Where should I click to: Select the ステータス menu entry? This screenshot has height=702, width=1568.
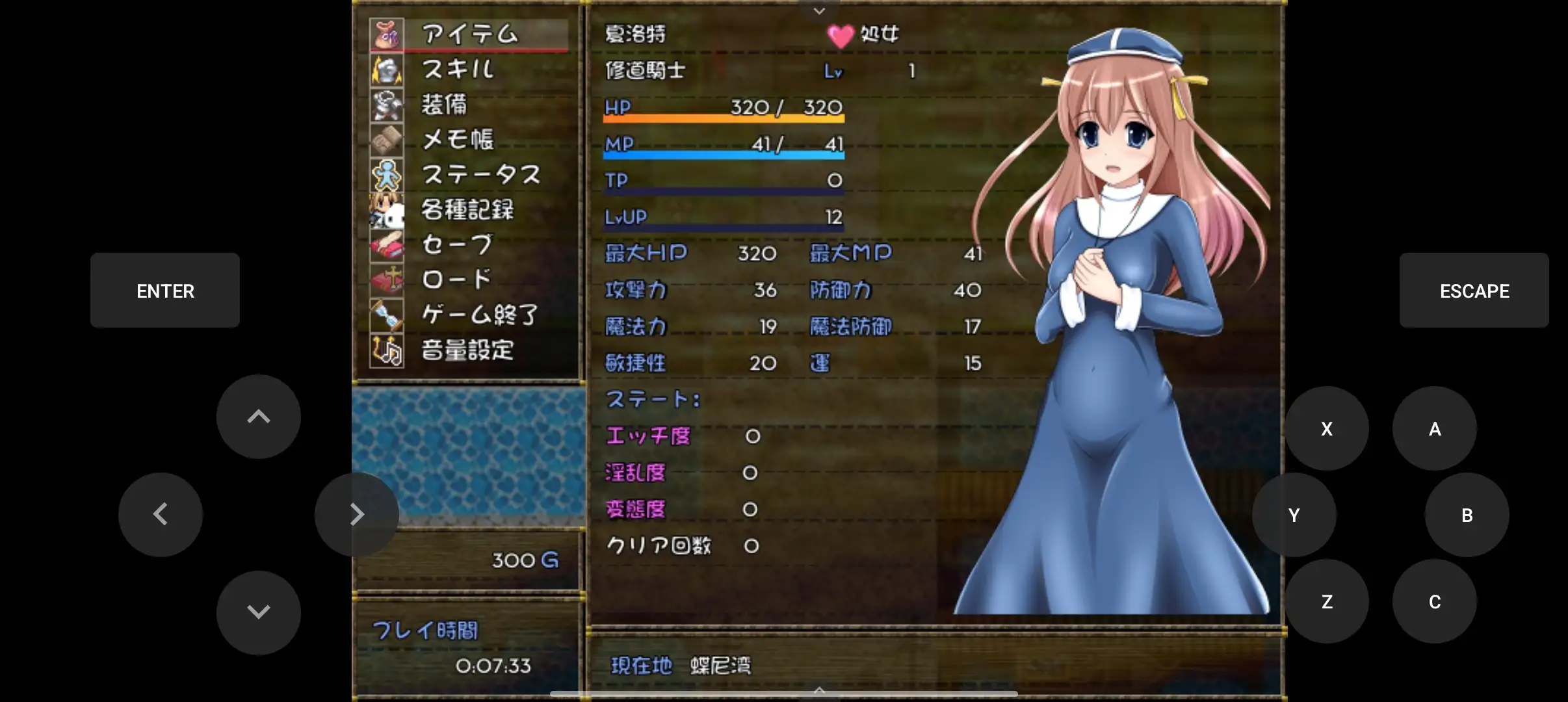pyautogui.click(x=481, y=175)
